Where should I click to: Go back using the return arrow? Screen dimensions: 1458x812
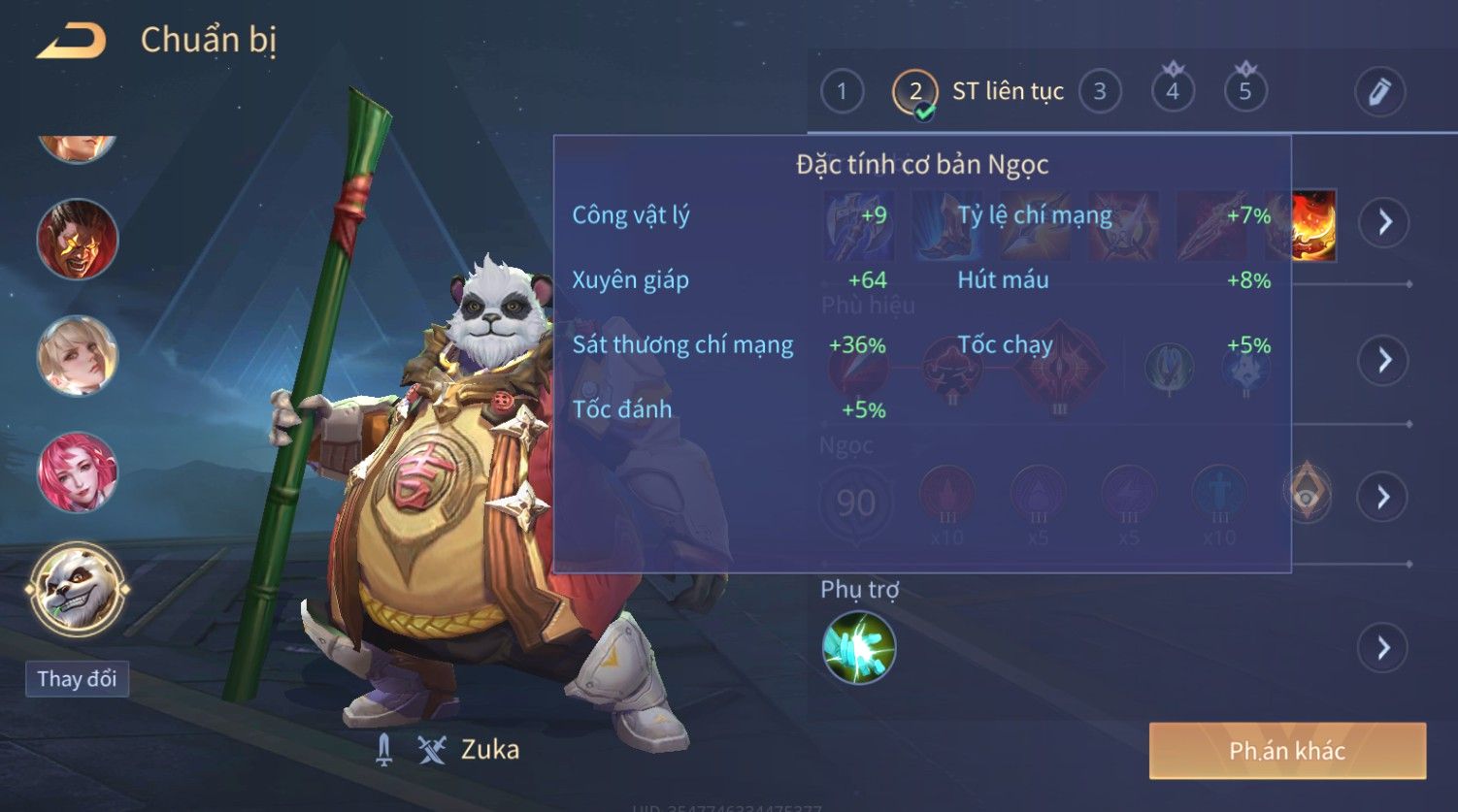(72, 41)
